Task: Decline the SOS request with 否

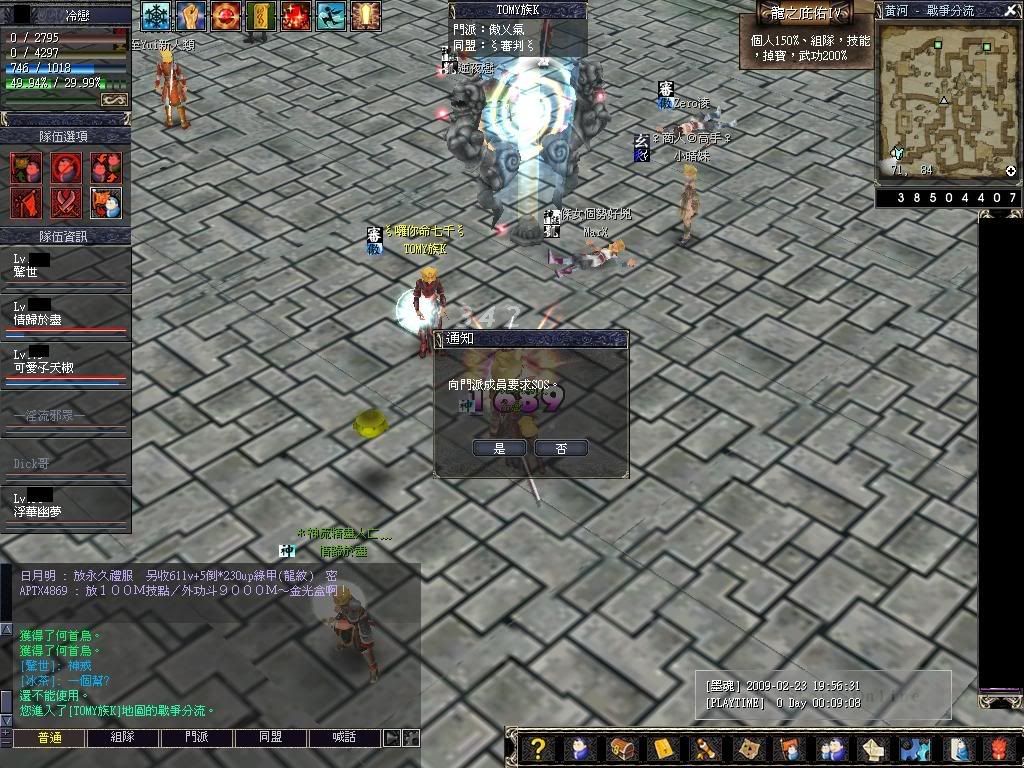Action: point(561,449)
